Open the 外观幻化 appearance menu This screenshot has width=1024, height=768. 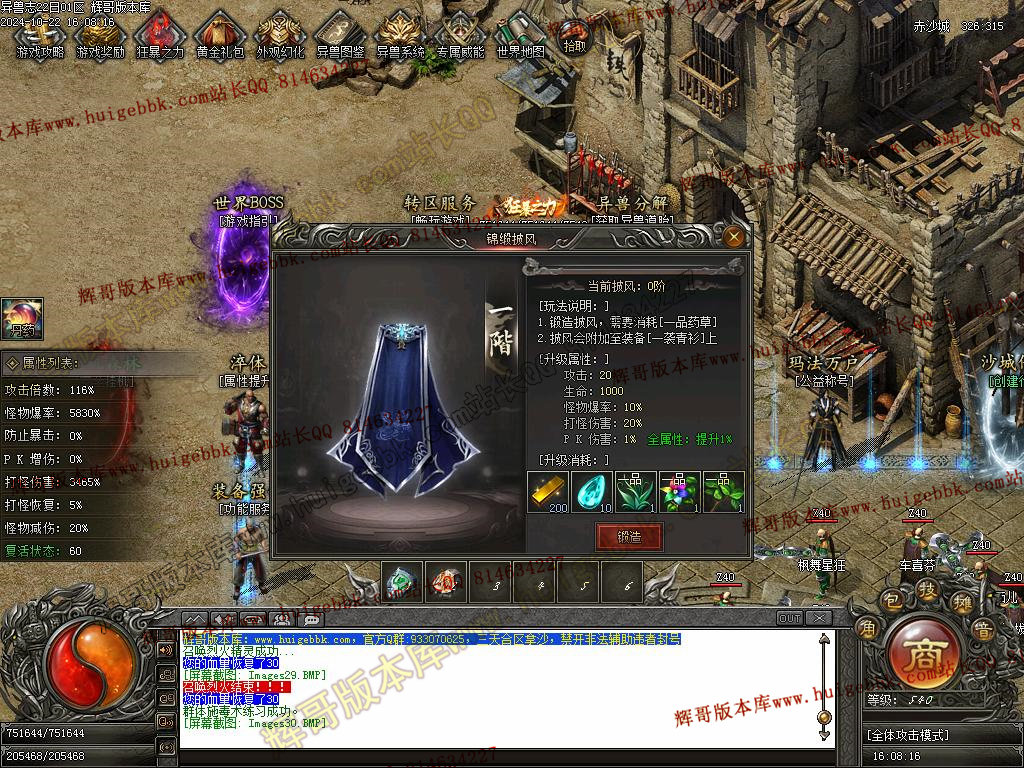click(280, 36)
